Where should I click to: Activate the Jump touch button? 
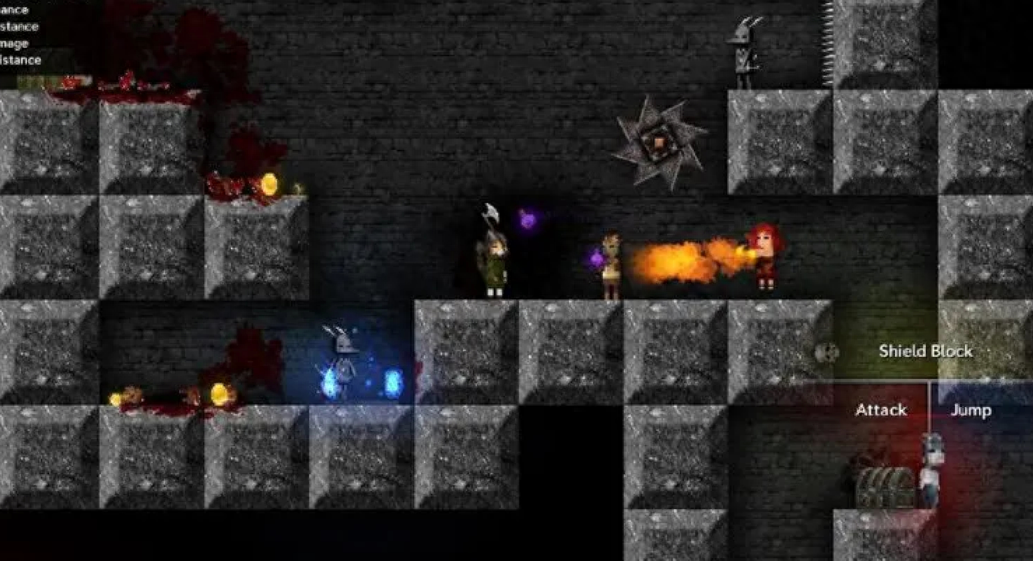[971, 410]
